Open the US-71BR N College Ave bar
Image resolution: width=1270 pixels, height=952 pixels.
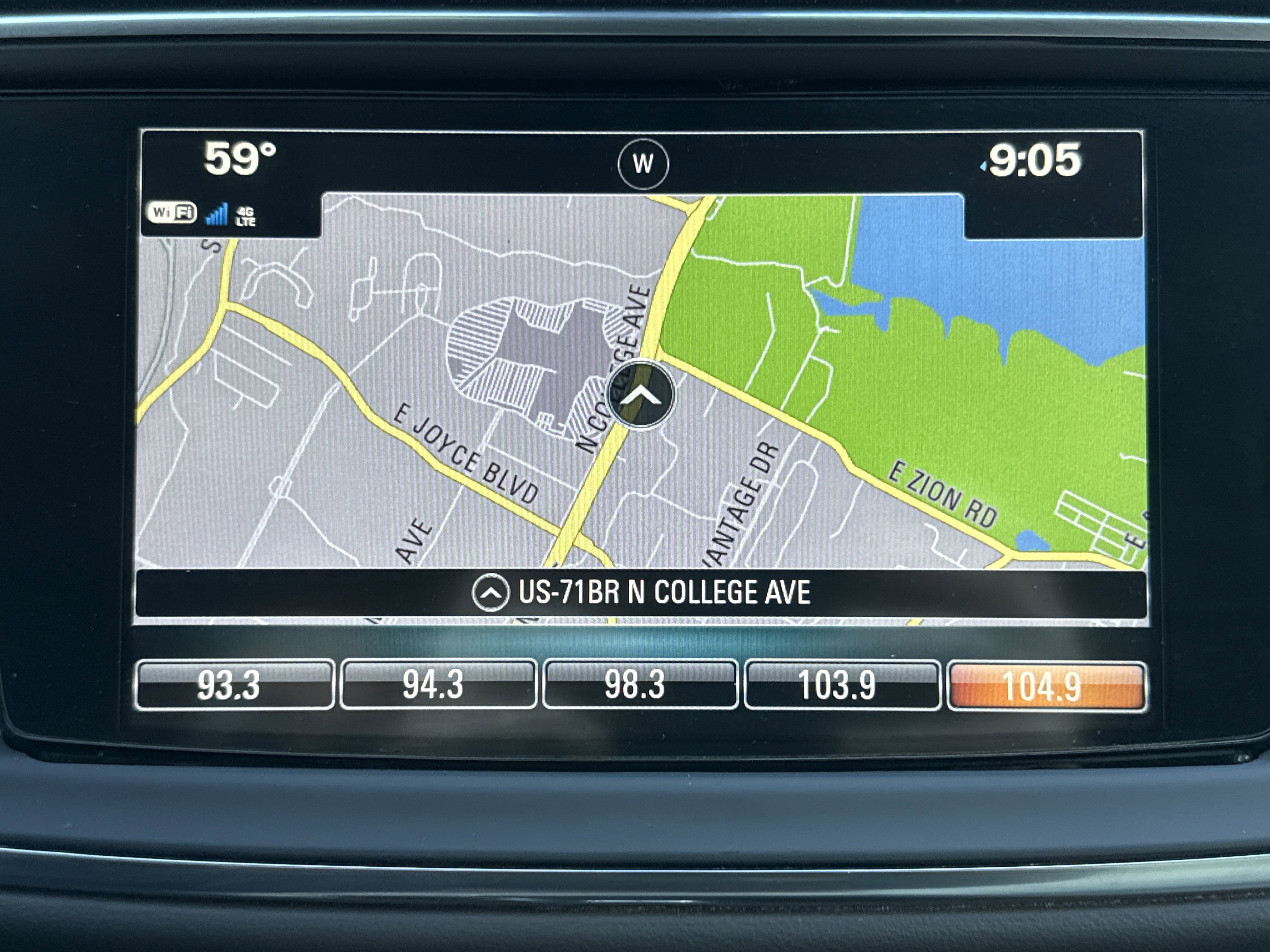tap(641, 593)
